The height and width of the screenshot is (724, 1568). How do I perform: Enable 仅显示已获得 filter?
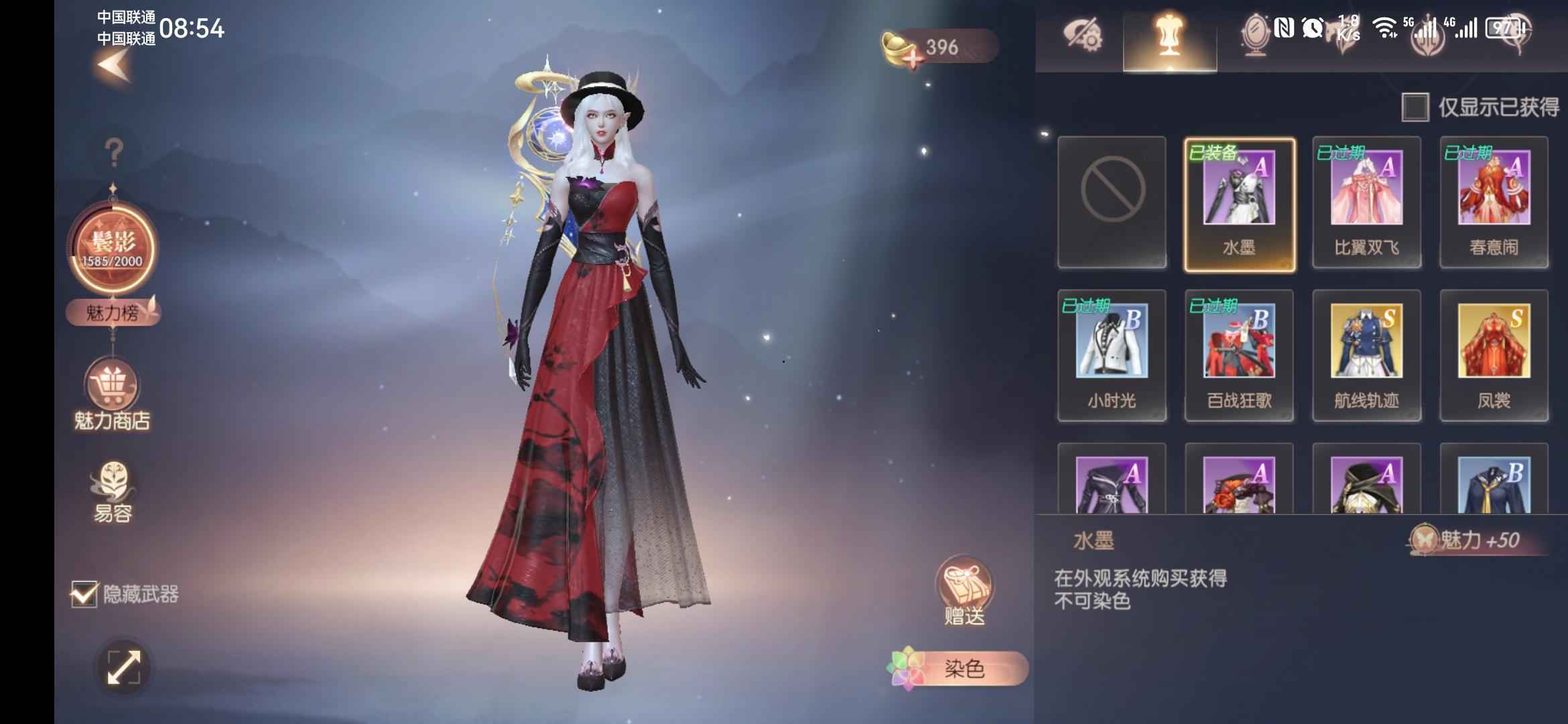tap(1415, 107)
